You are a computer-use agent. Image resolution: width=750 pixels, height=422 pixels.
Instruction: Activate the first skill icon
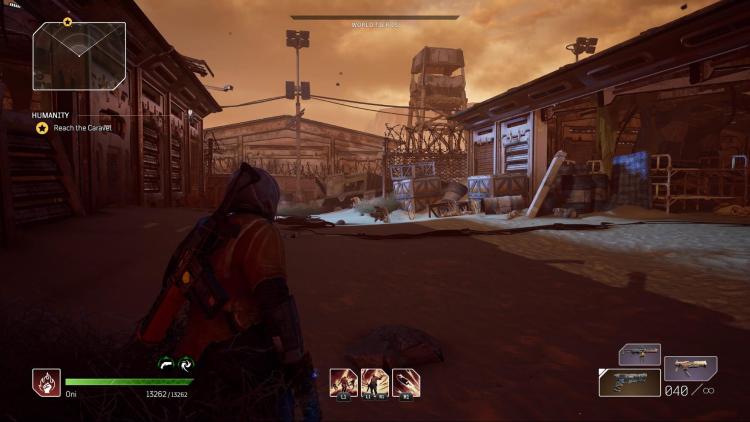343,383
